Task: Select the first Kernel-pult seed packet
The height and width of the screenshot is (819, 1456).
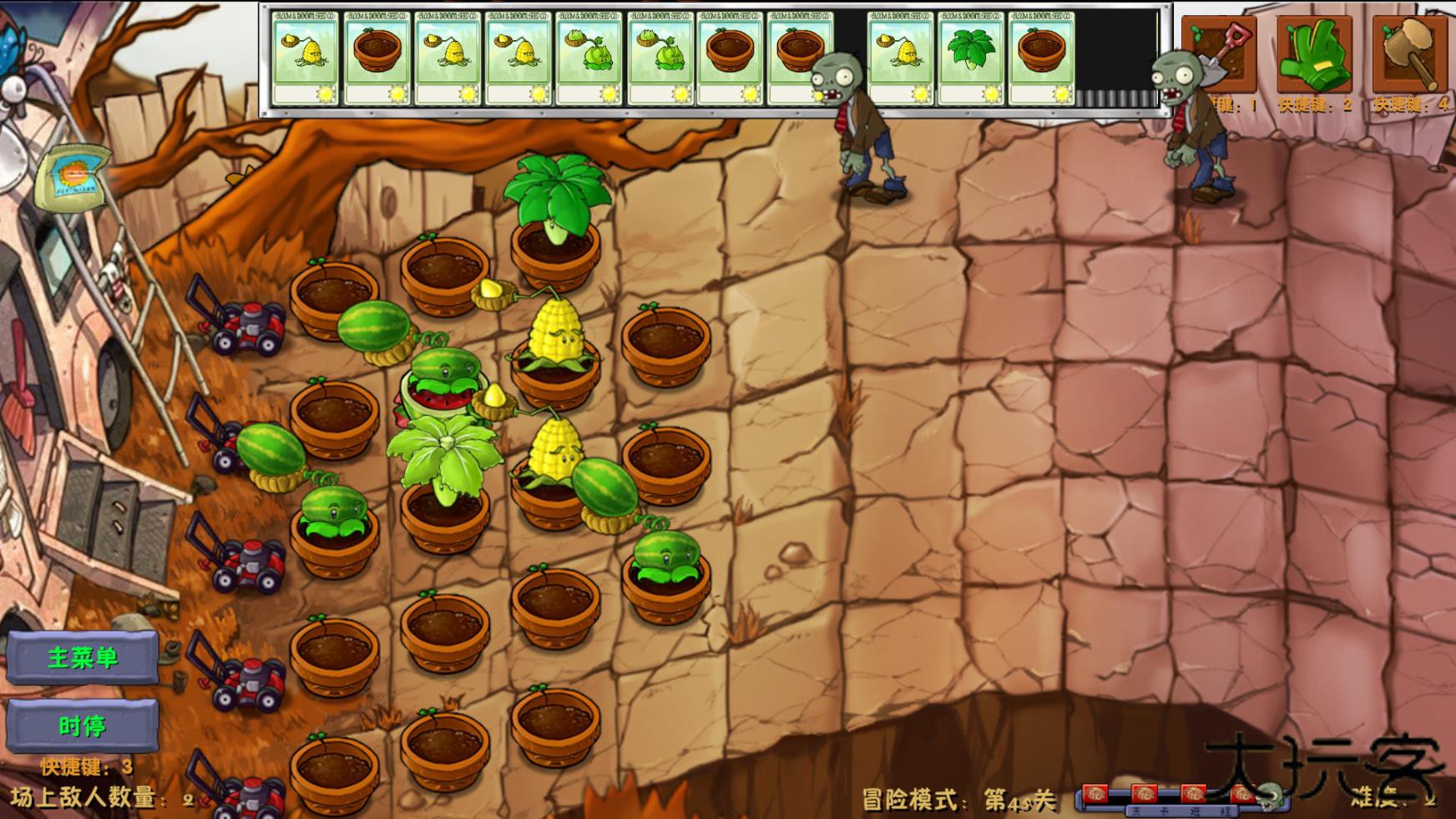Action: [x=305, y=58]
